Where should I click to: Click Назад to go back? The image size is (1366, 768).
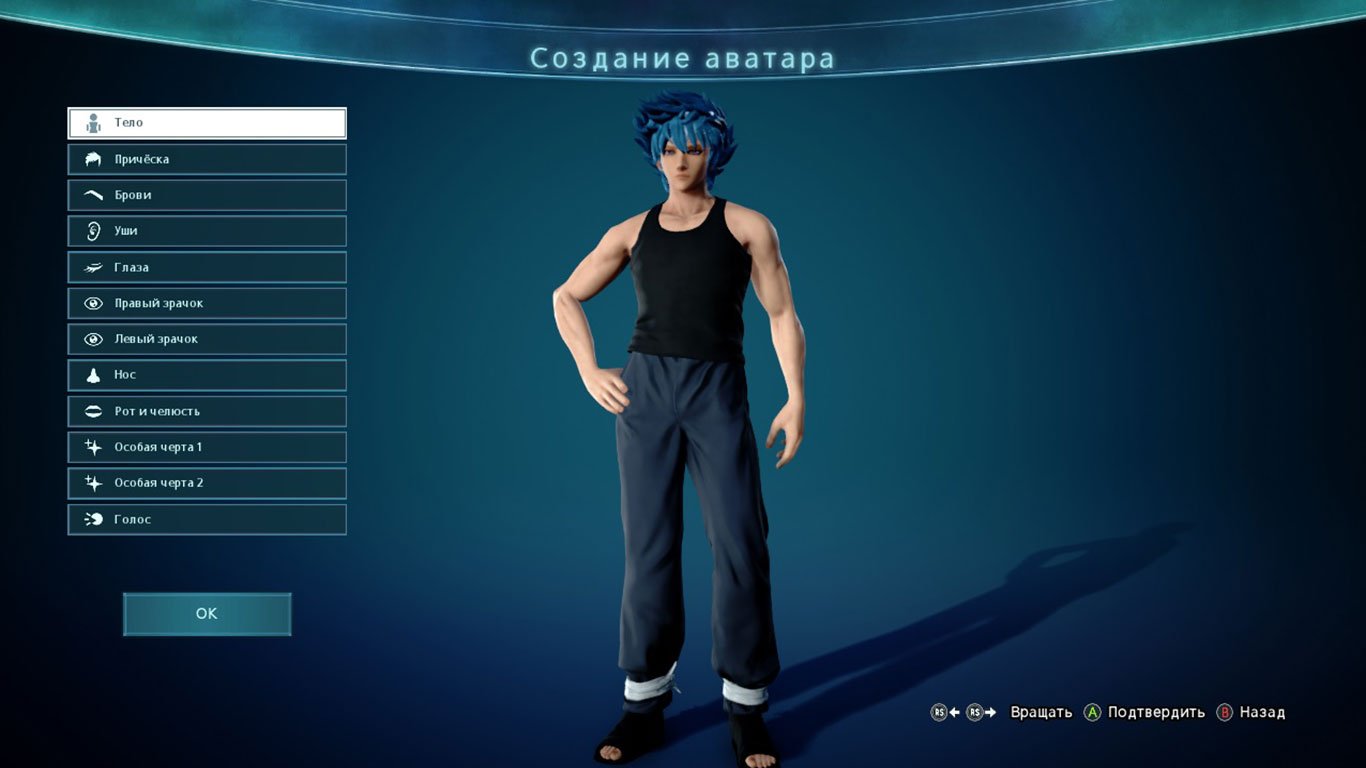(x=1262, y=712)
